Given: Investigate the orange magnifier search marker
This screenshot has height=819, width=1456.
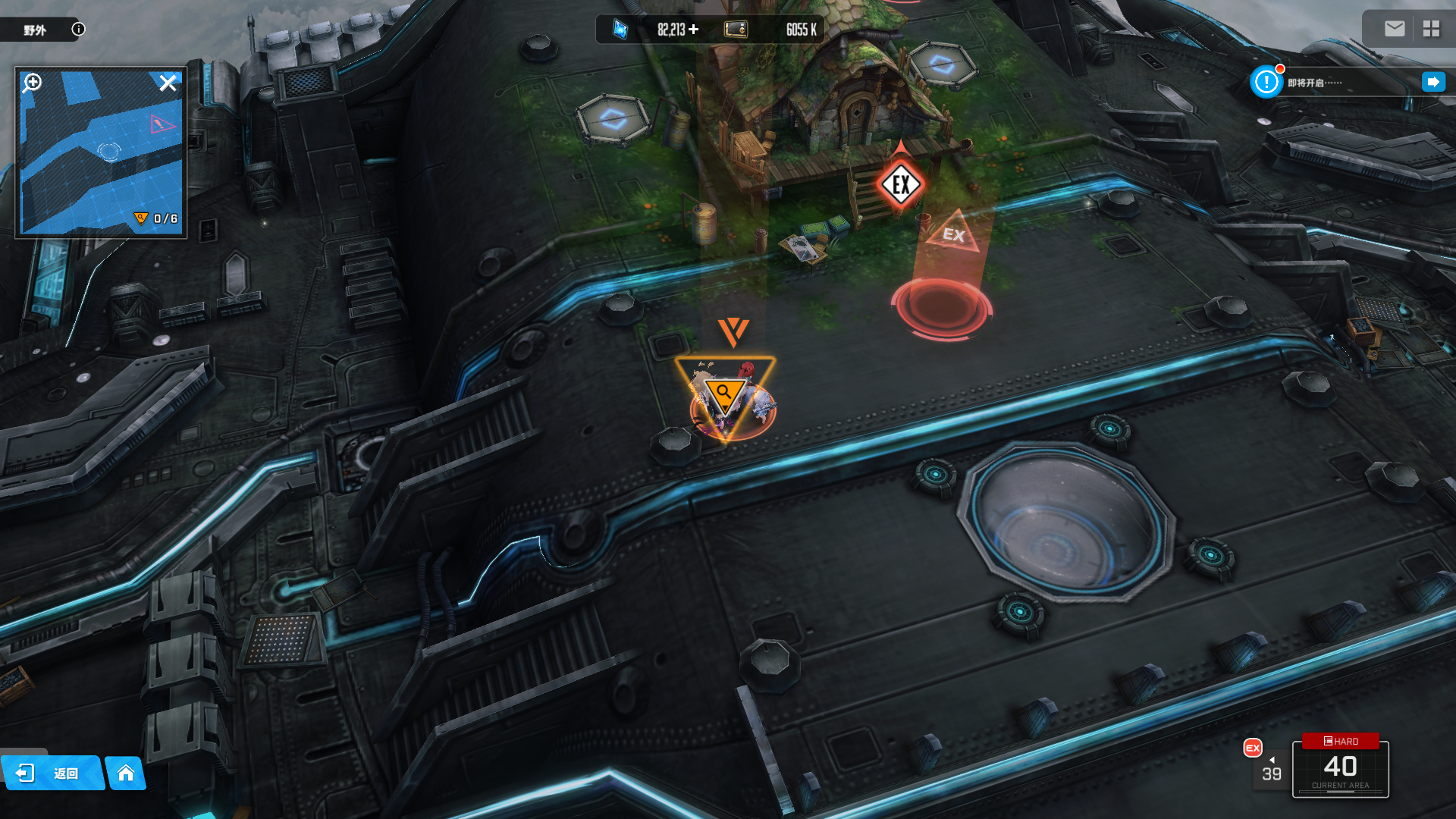Looking at the screenshot, I should (x=724, y=394).
